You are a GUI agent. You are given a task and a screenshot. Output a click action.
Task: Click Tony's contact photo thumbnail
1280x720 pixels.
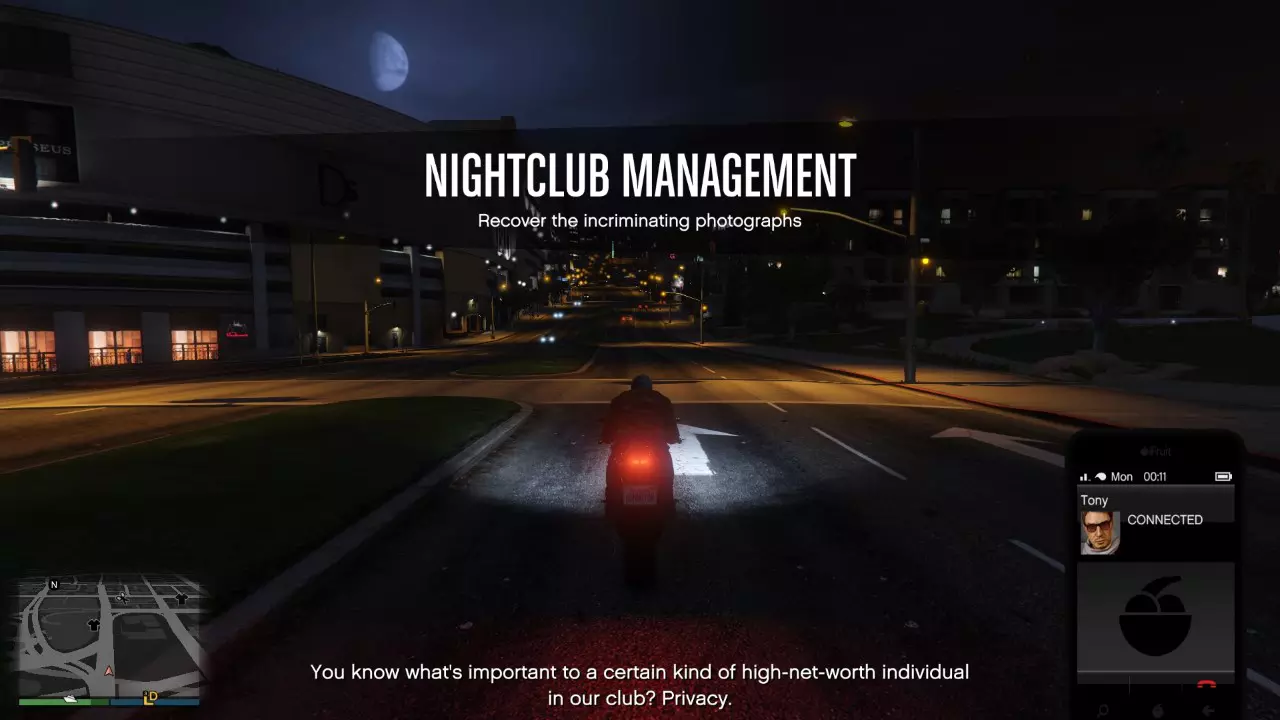click(1099, 531)
